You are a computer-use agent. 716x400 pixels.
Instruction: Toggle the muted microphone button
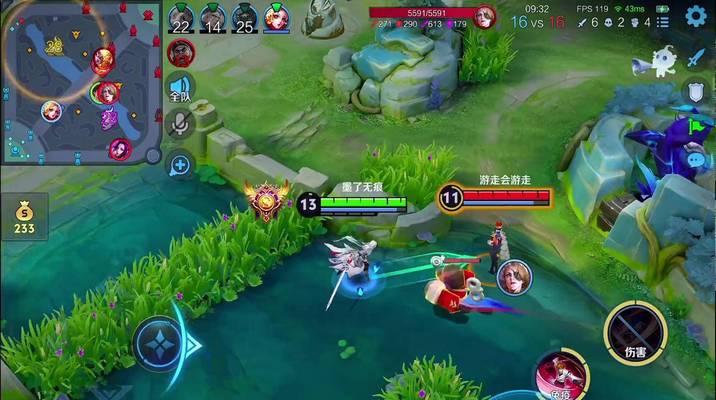(x=180, y=123)
